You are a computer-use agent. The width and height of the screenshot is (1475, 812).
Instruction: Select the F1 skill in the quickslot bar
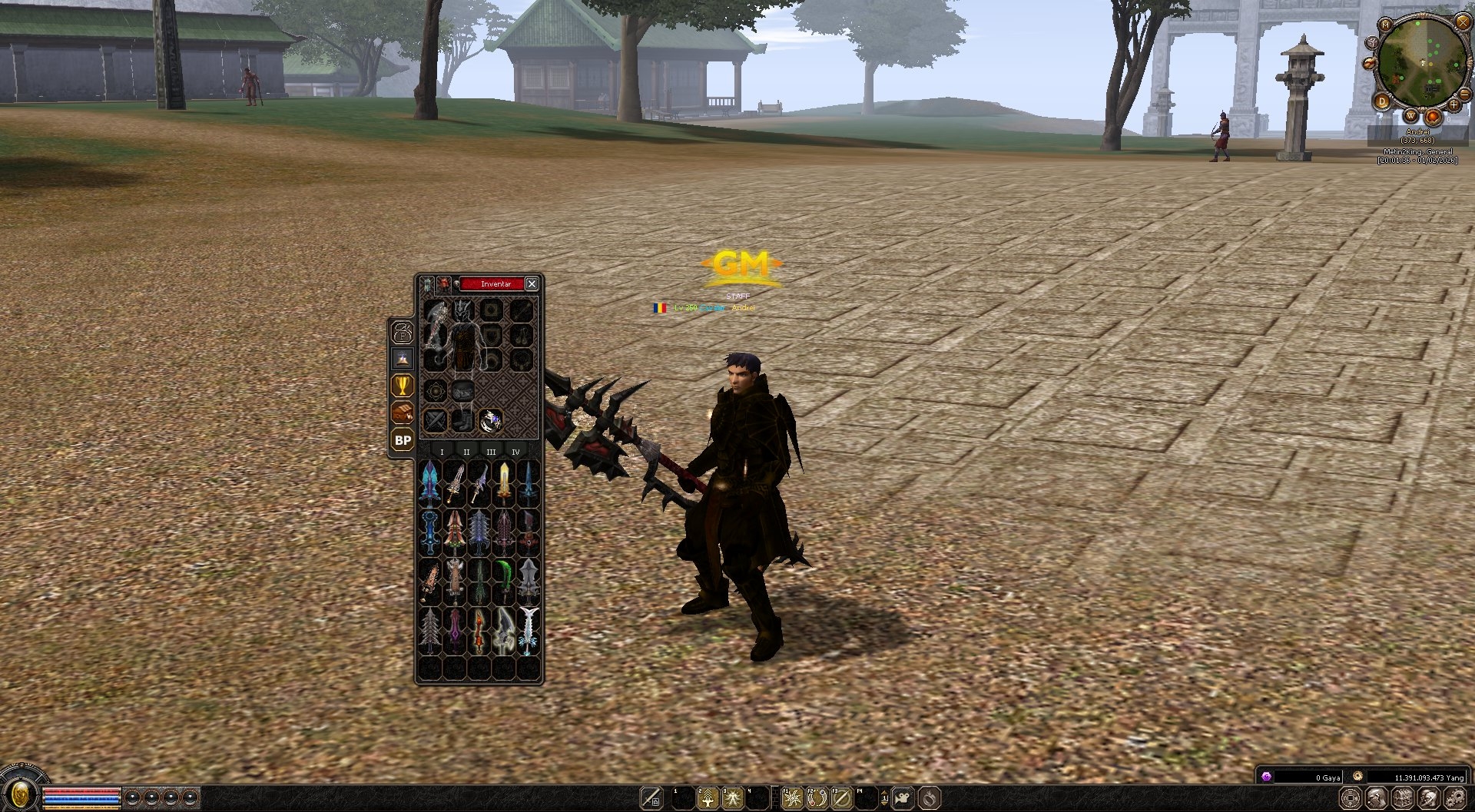793,797
